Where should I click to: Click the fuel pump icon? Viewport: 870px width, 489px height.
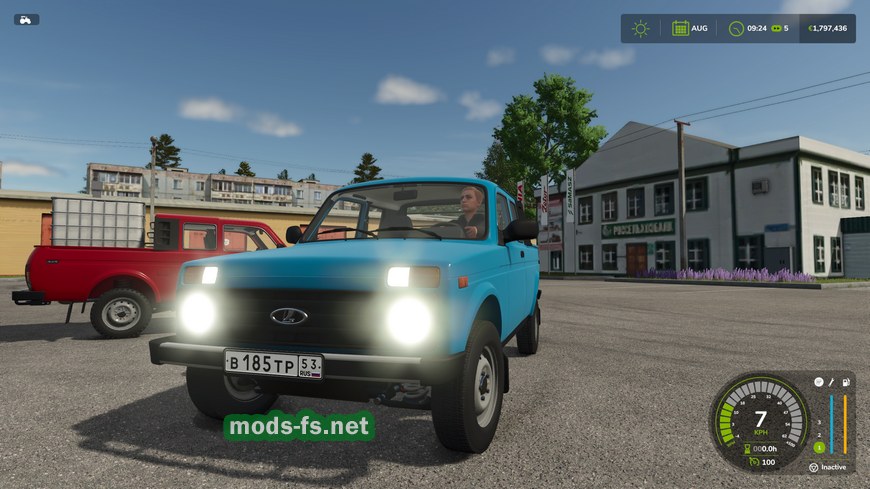click(x=845, y=382)
